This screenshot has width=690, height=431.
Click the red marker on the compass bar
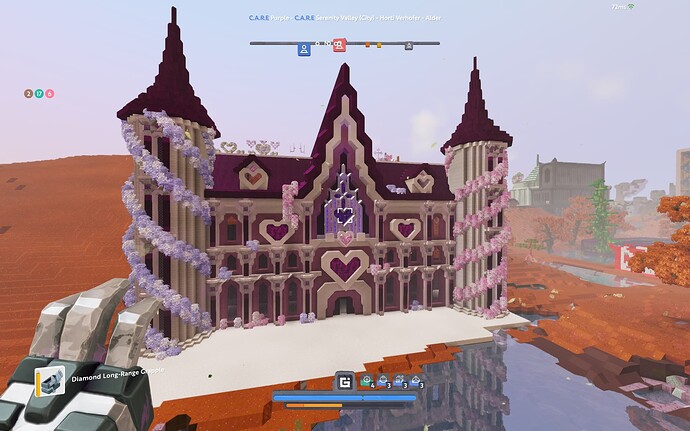click(339, 45)
